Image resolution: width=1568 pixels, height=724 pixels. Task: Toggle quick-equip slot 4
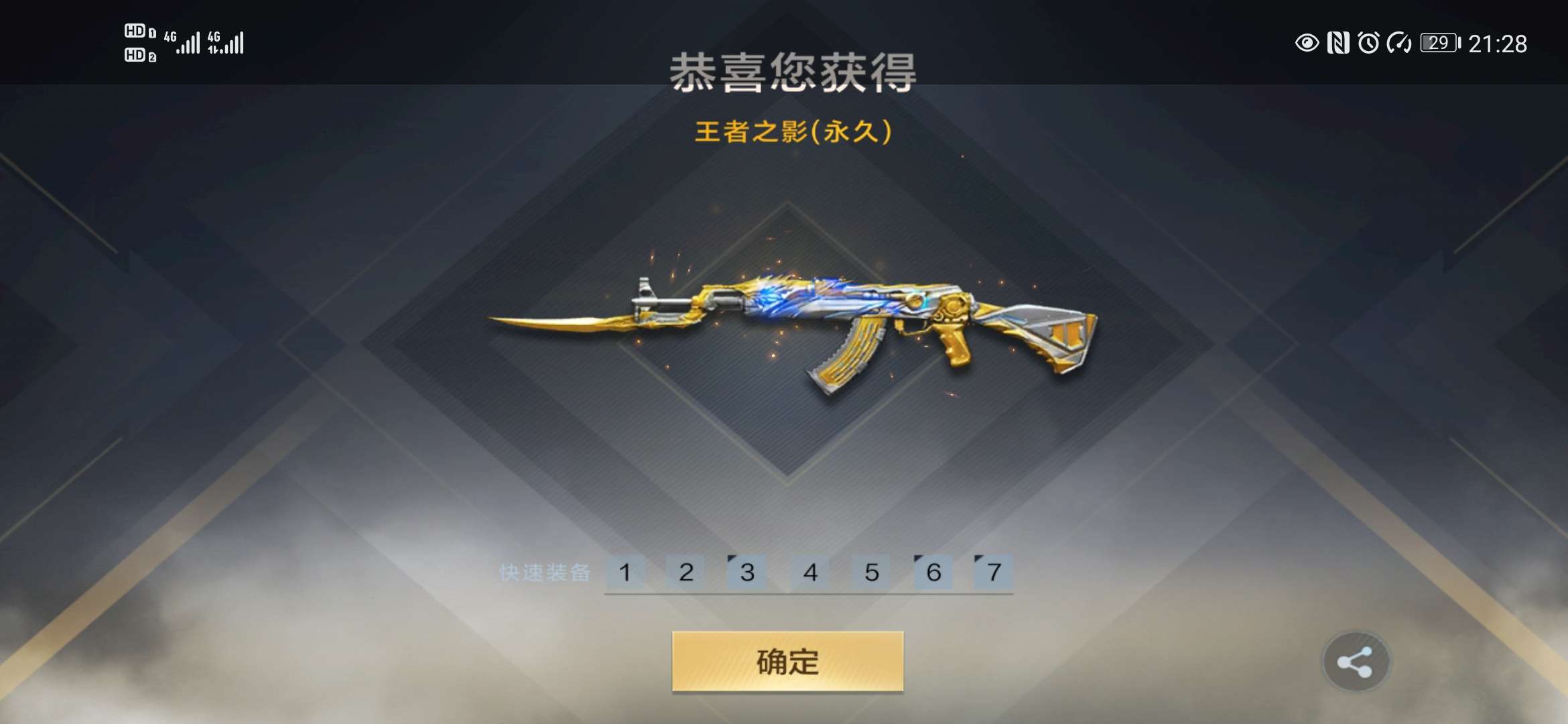click(x=811, y=573)
